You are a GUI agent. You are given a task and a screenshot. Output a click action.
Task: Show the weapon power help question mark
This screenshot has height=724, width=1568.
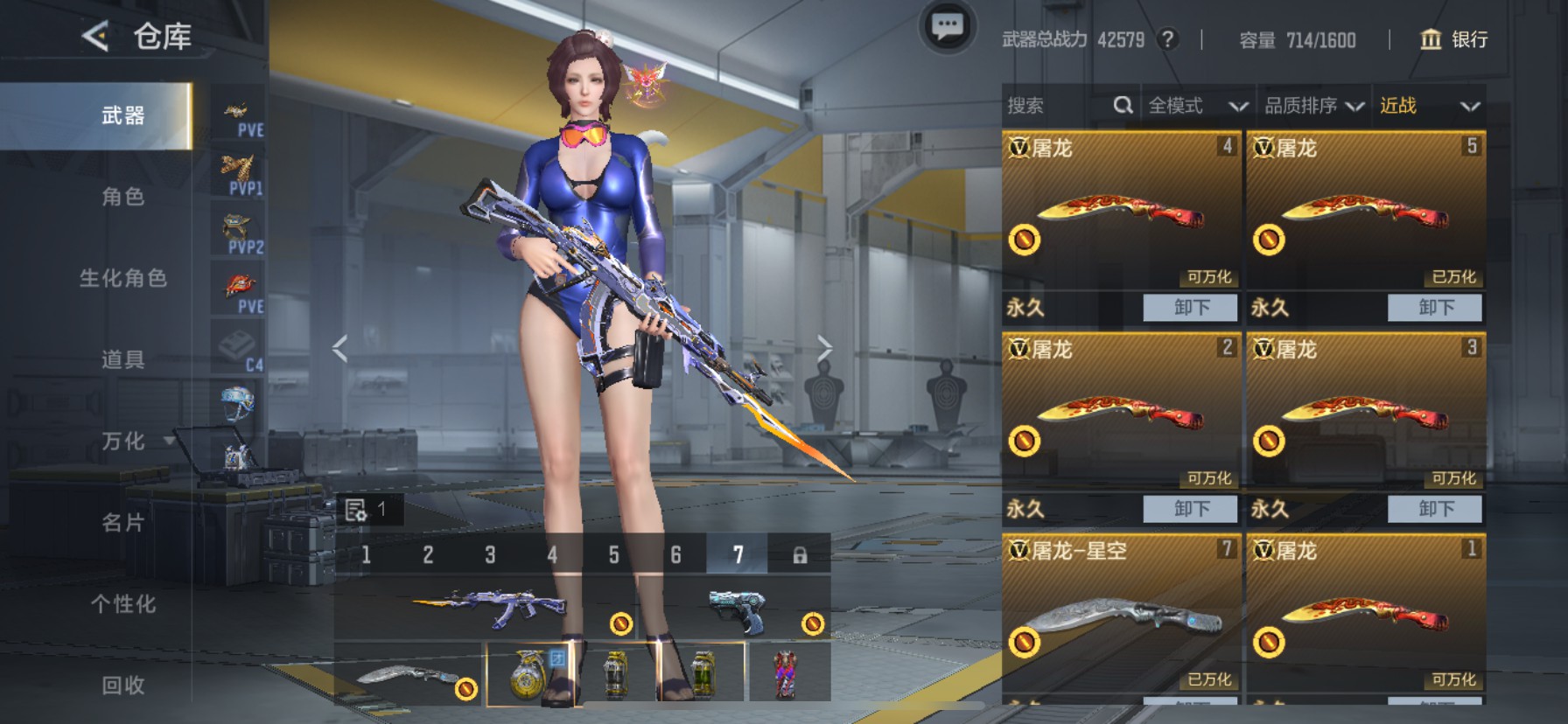(x=1167, y=39)
